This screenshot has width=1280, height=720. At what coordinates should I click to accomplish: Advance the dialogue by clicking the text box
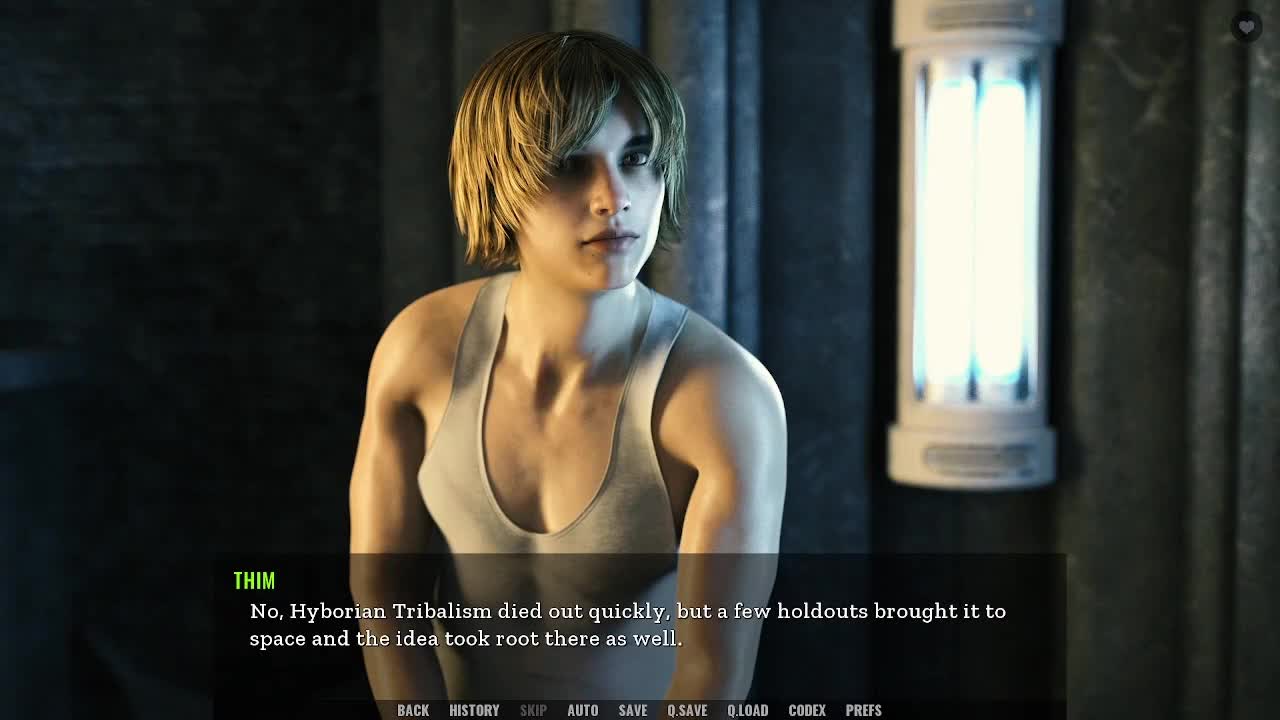tap(640, 625)
